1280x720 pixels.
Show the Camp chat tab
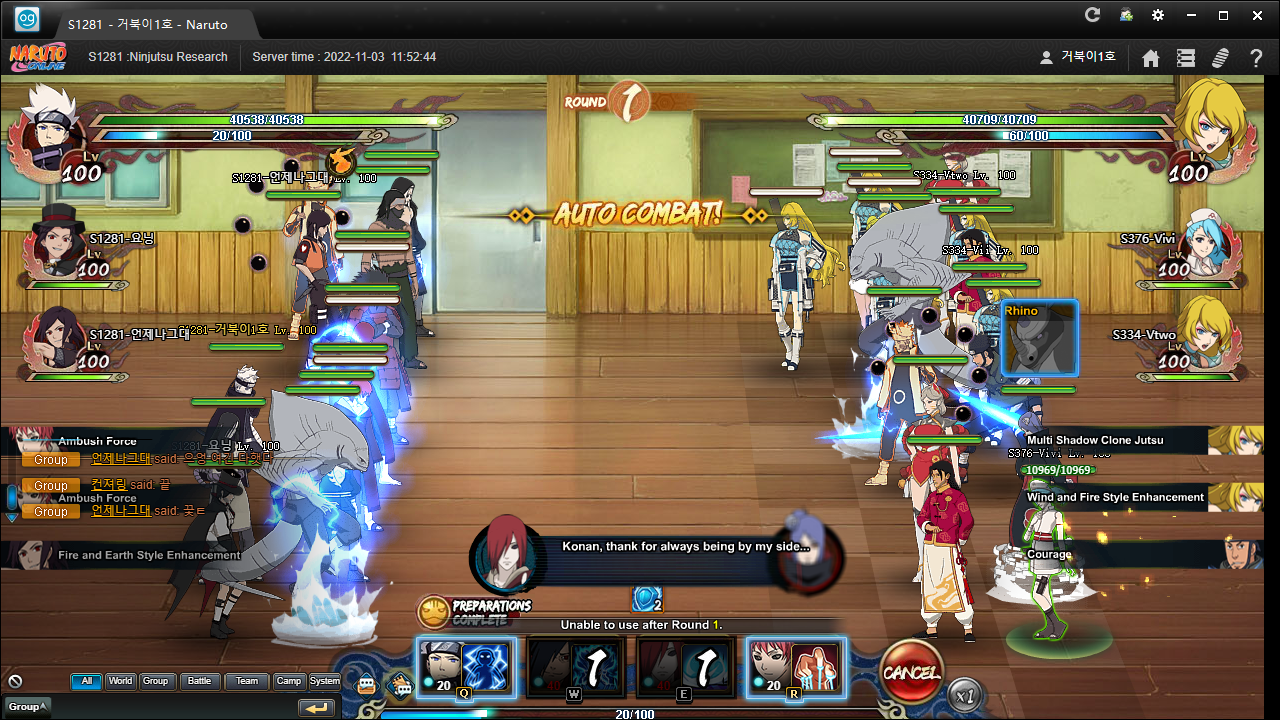(288, 681)
